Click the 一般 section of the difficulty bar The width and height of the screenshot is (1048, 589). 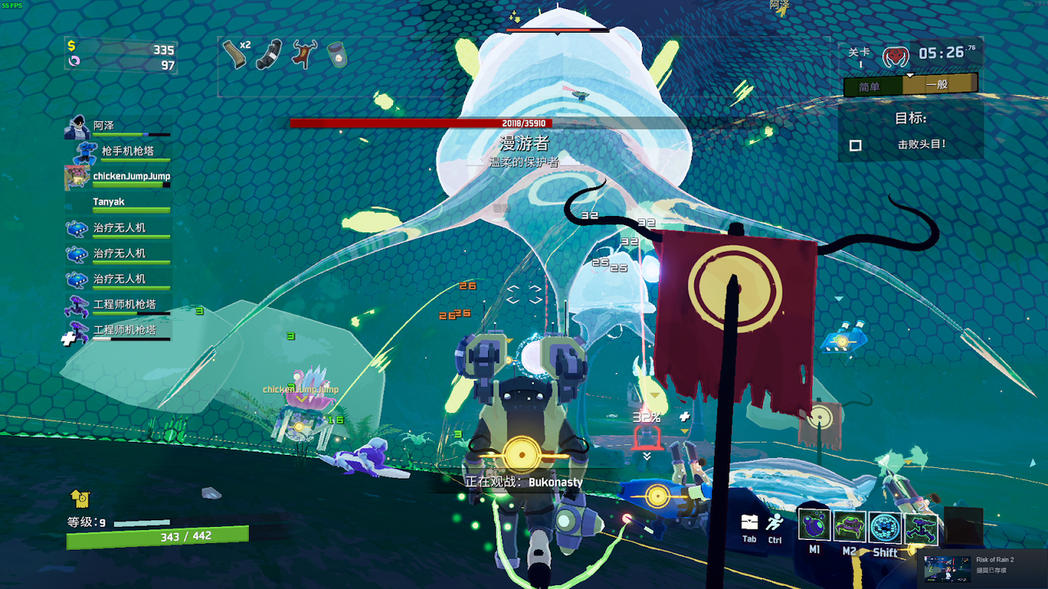[937, 85]
